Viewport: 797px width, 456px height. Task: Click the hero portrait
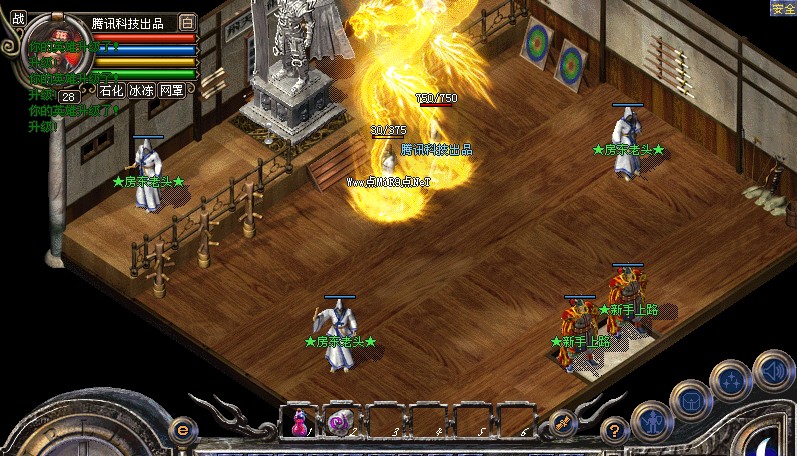coord(49,52)
